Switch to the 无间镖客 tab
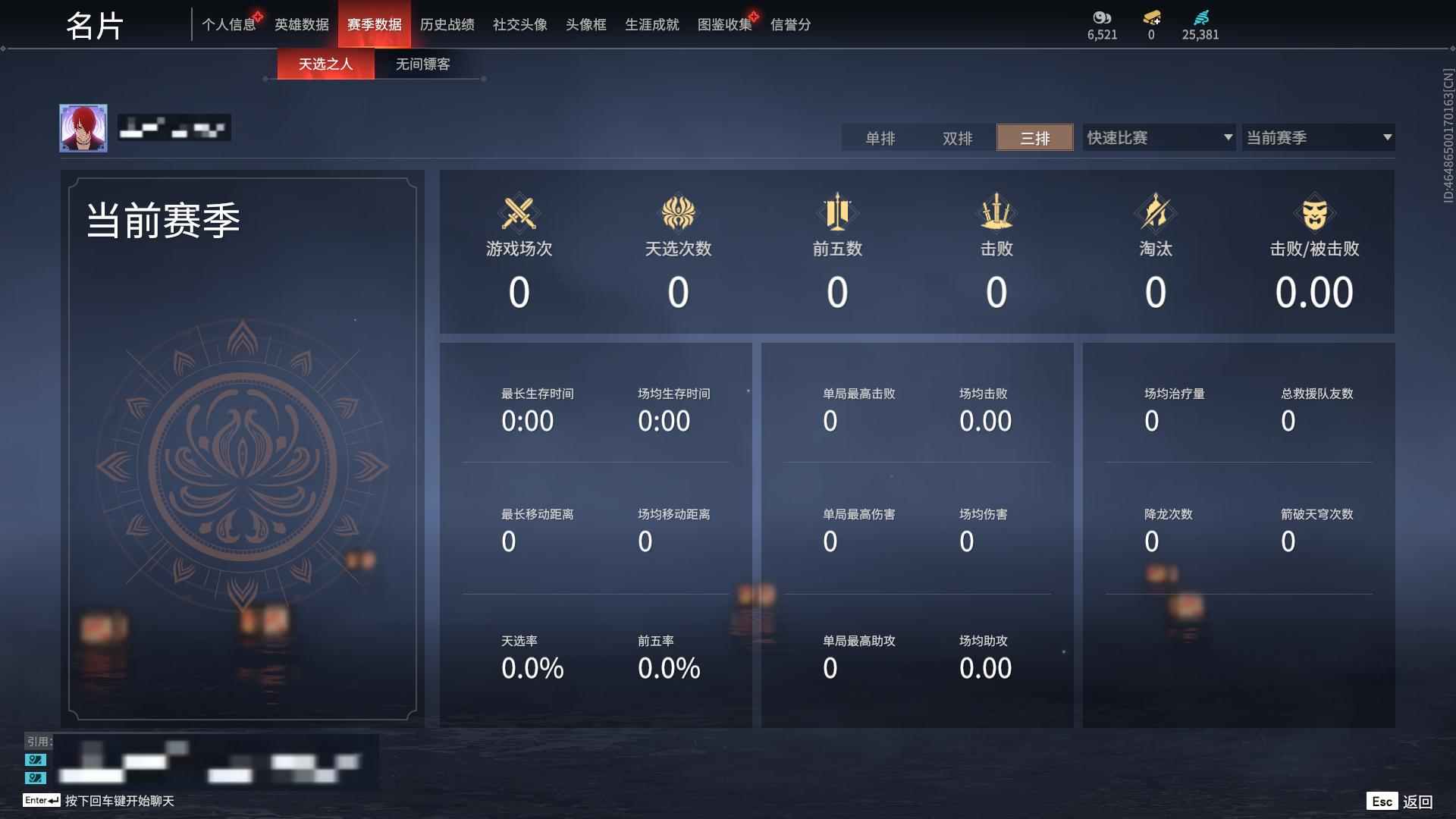Image resolution: width=1456 pixels, height=819 pixels. 421,64
